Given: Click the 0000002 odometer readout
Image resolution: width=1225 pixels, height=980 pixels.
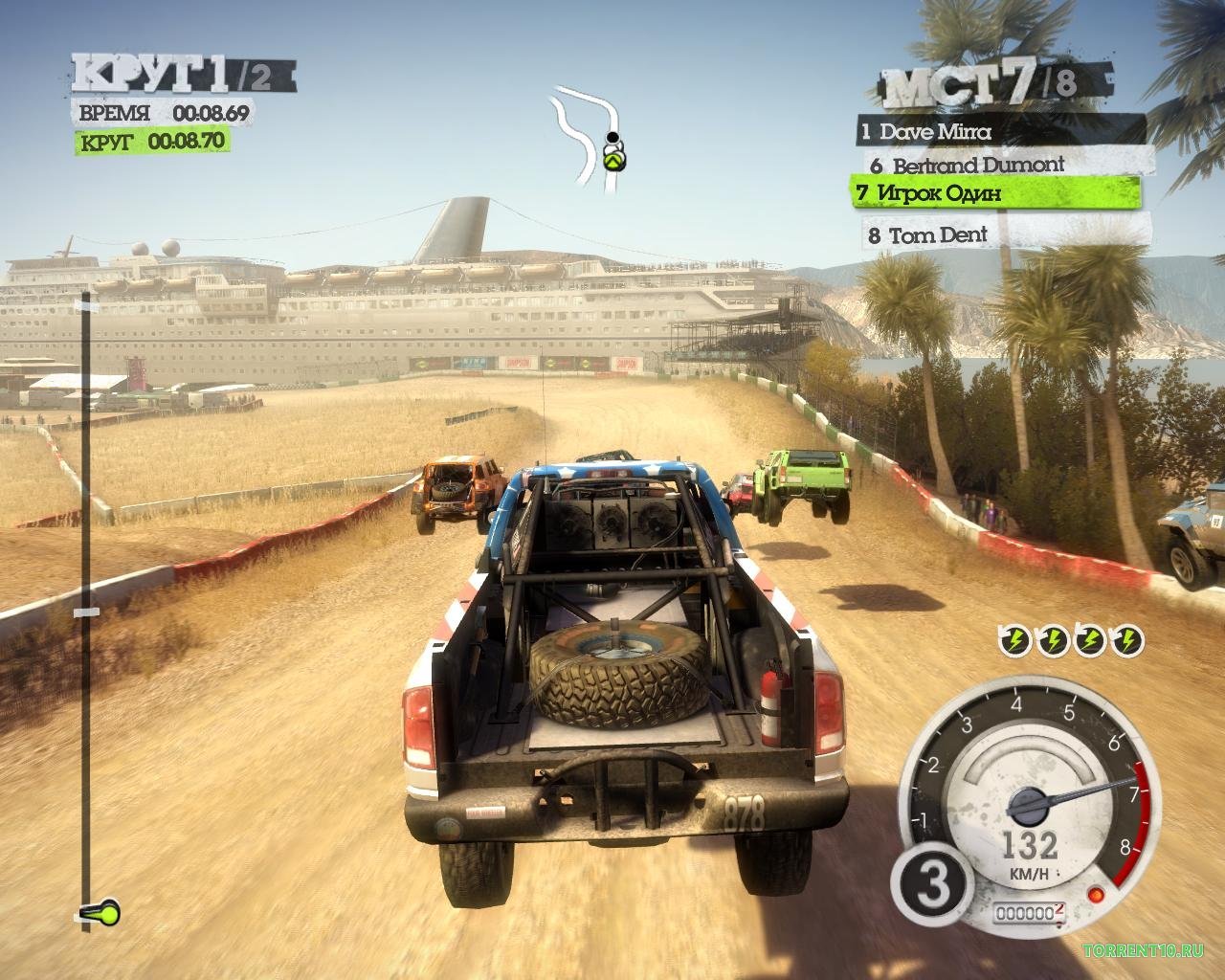Looking at the screenshot, I should pos(1032,913).
